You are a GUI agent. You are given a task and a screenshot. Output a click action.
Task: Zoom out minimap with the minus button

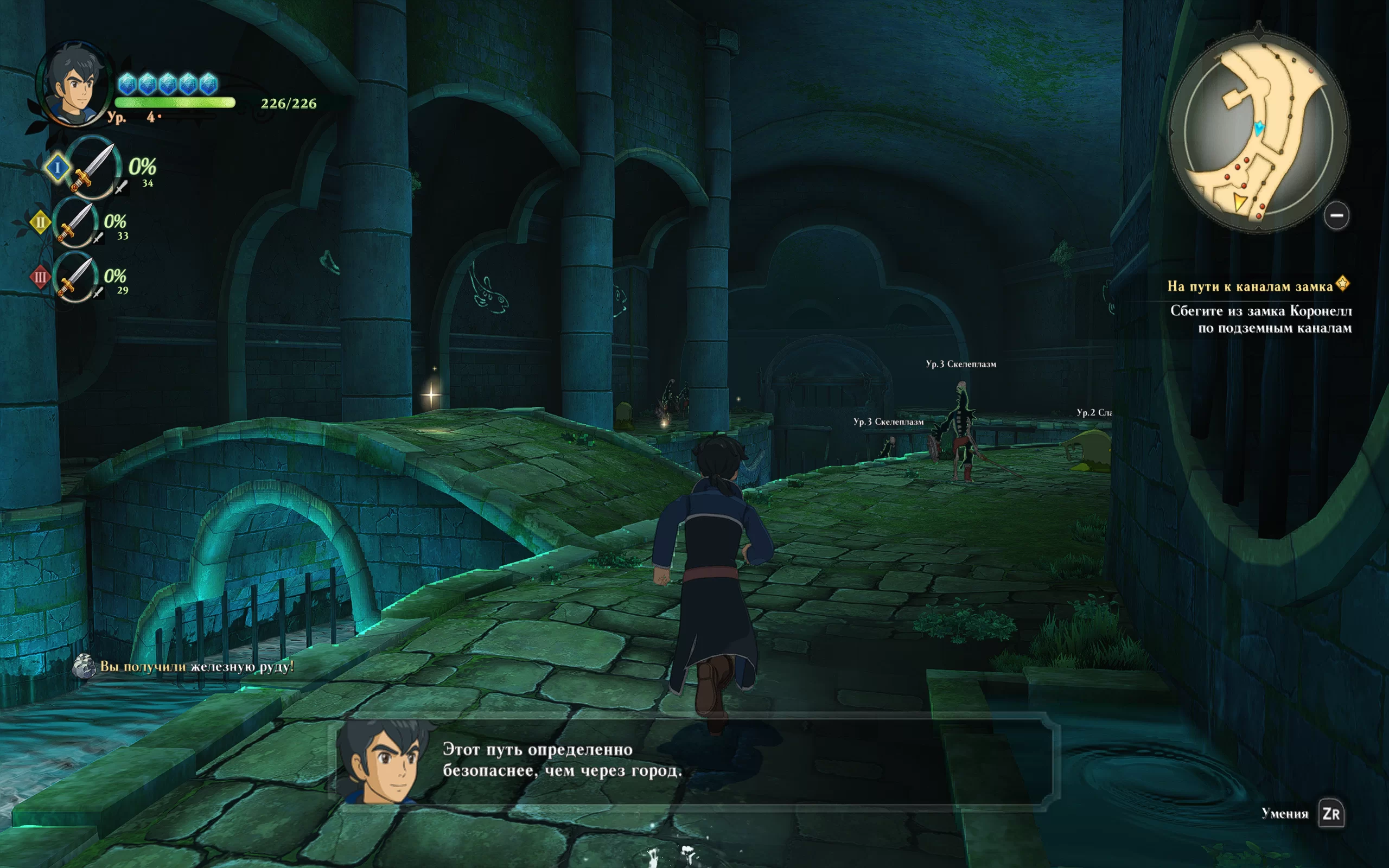(x=1336, y=216)
